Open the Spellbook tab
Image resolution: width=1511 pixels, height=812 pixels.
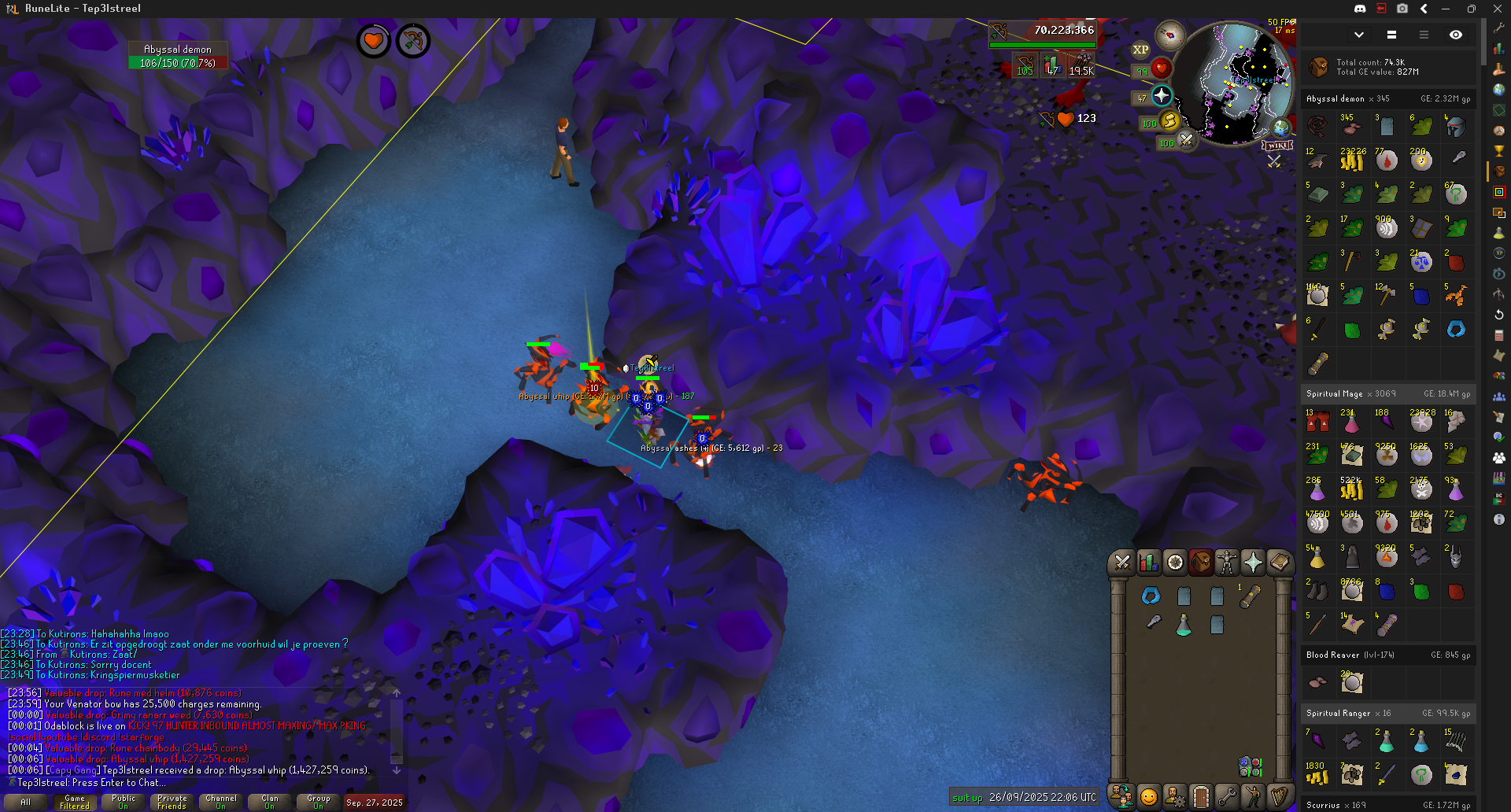pos(1279,562)
